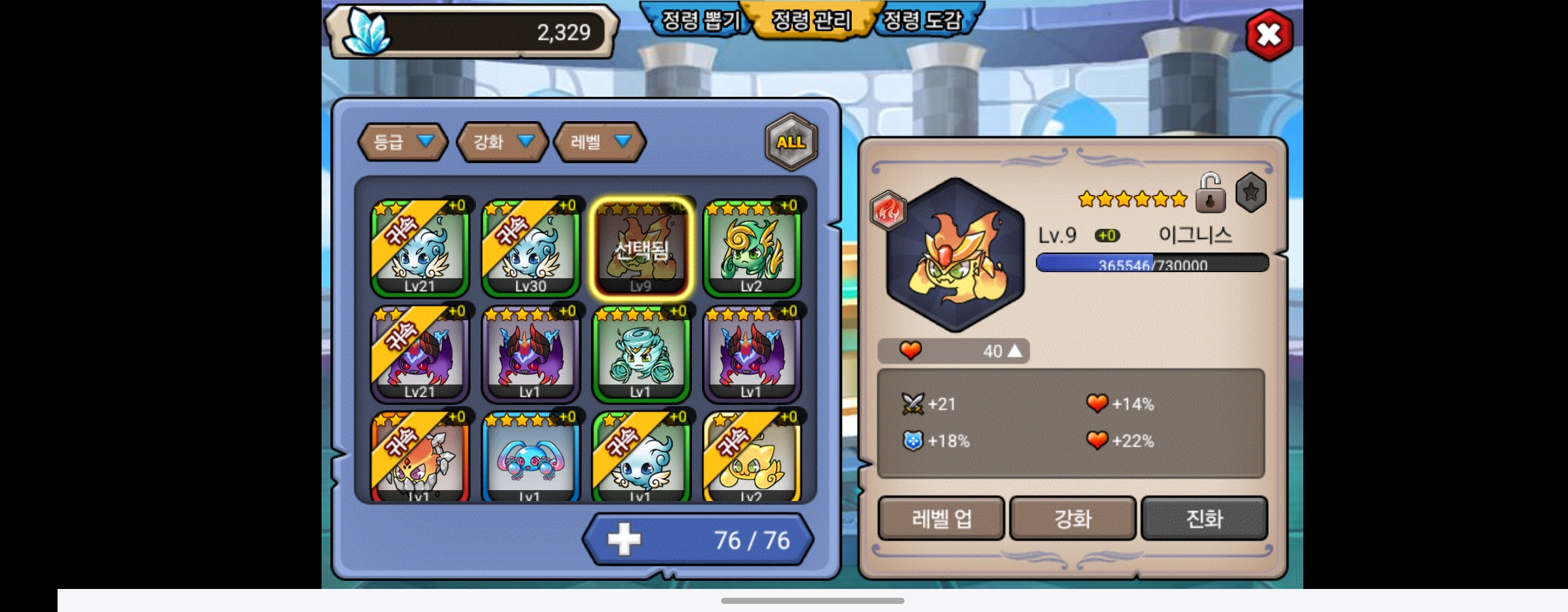The width and height of the screenshot is (1568, 612).
Task: Toggle the ALL element filter
Action: (791, 142)
